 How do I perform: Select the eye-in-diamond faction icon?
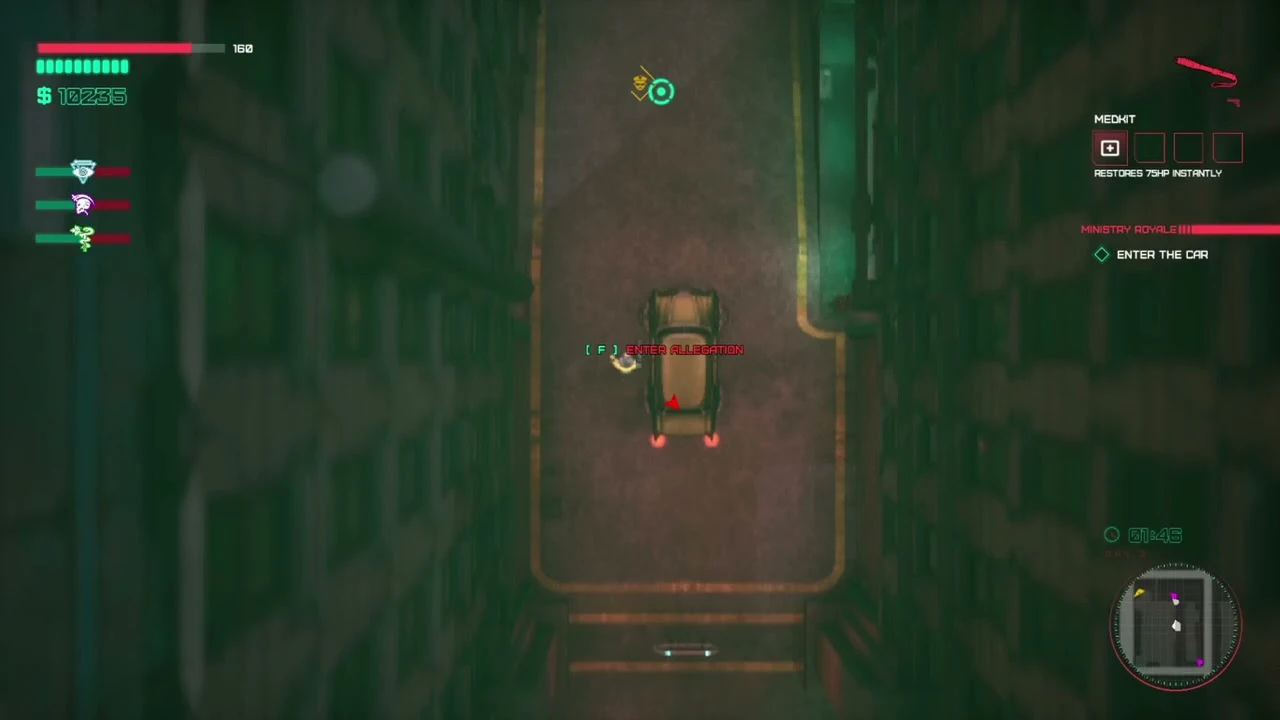(82, 170)
